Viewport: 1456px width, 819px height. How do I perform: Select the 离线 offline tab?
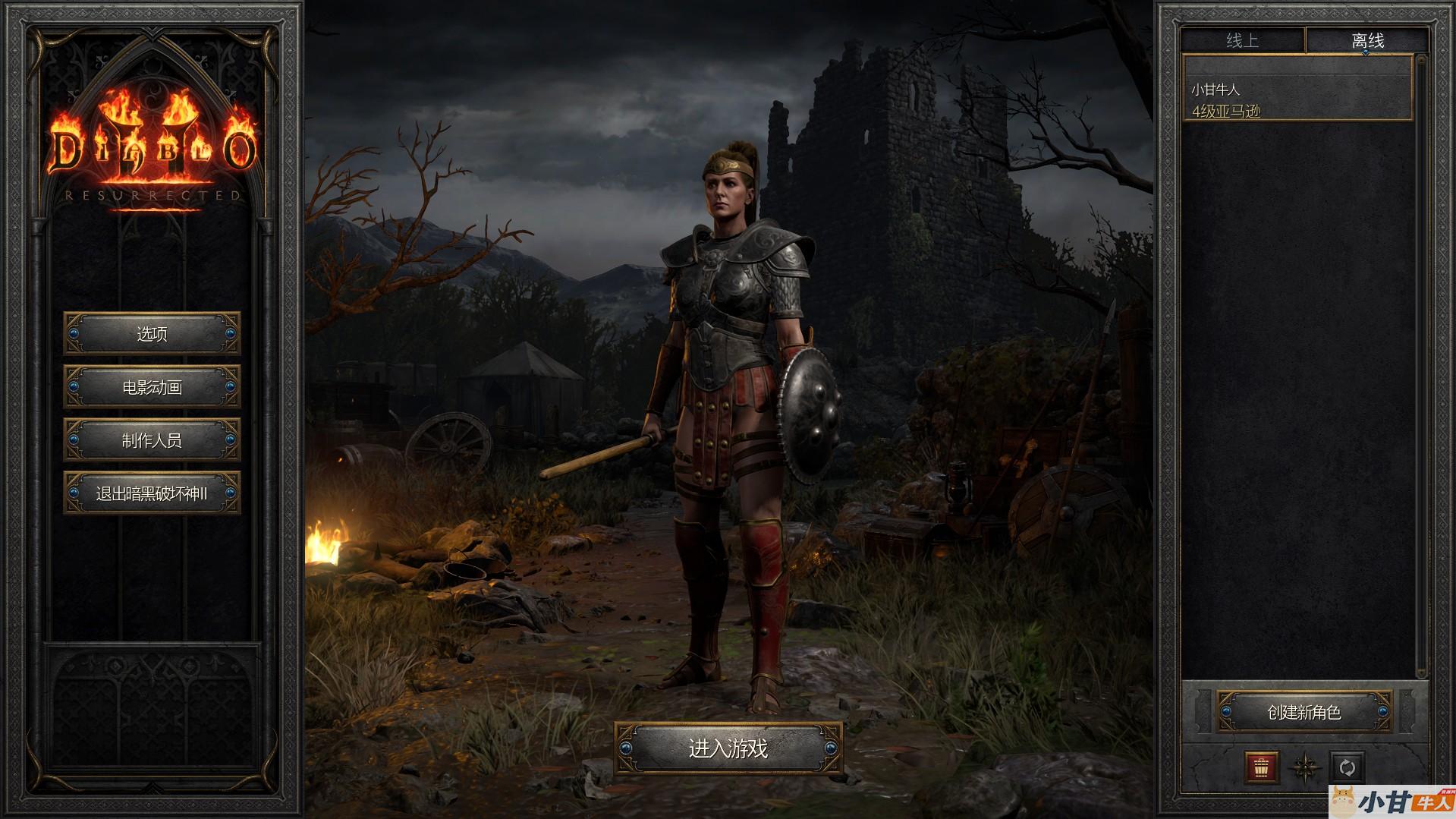pos(1367,41)
